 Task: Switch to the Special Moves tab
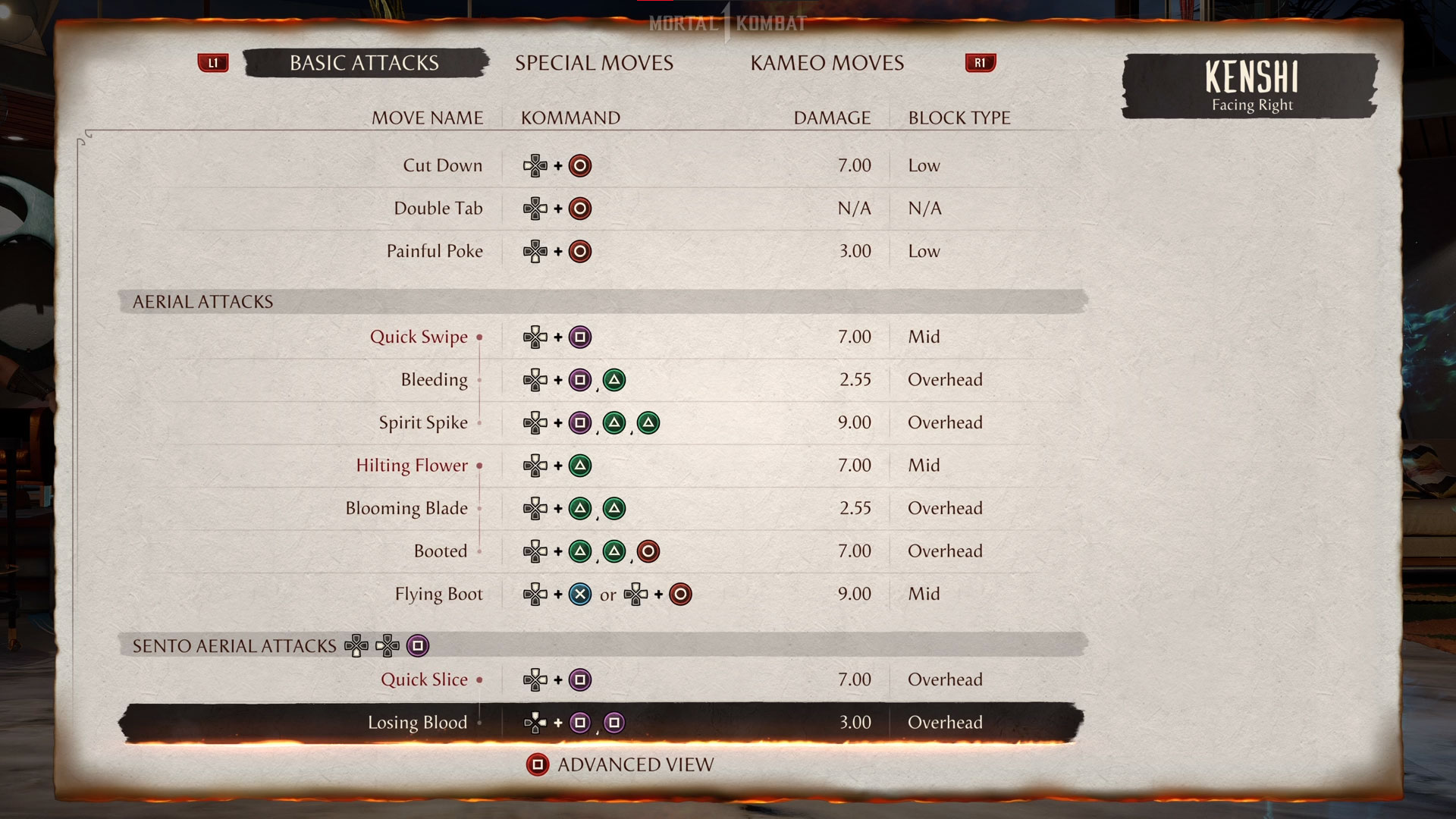[x=595, y=63]
